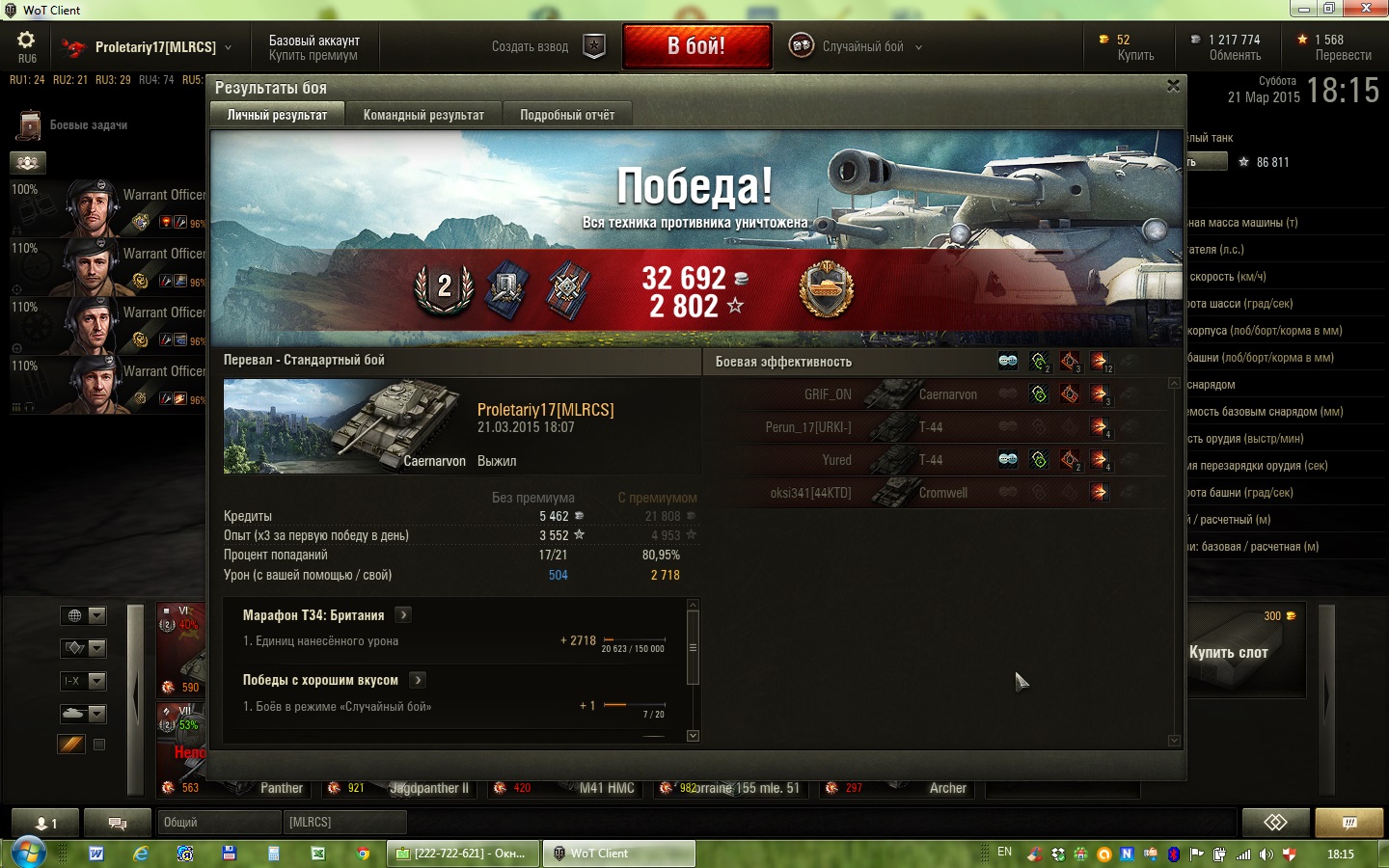
Task: Close the Результаты боя window
Action: (x=1173, y=86)
